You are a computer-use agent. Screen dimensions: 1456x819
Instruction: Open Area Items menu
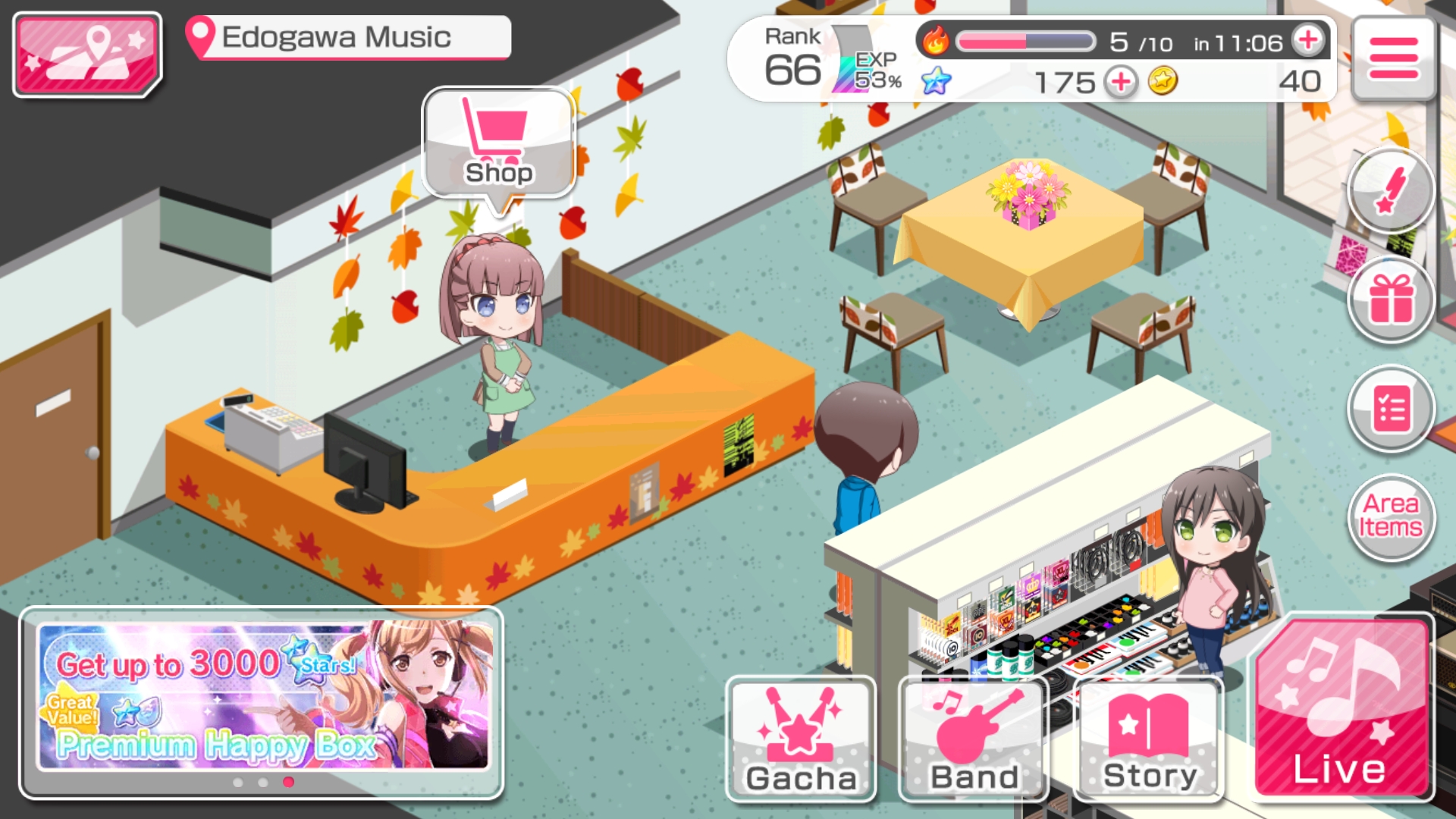[1390, 516]
